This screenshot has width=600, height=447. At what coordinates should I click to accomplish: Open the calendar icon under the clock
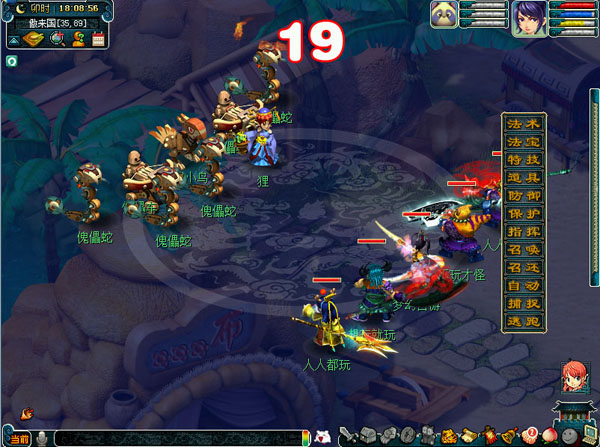pyautogui.click(x=98, y=39)
